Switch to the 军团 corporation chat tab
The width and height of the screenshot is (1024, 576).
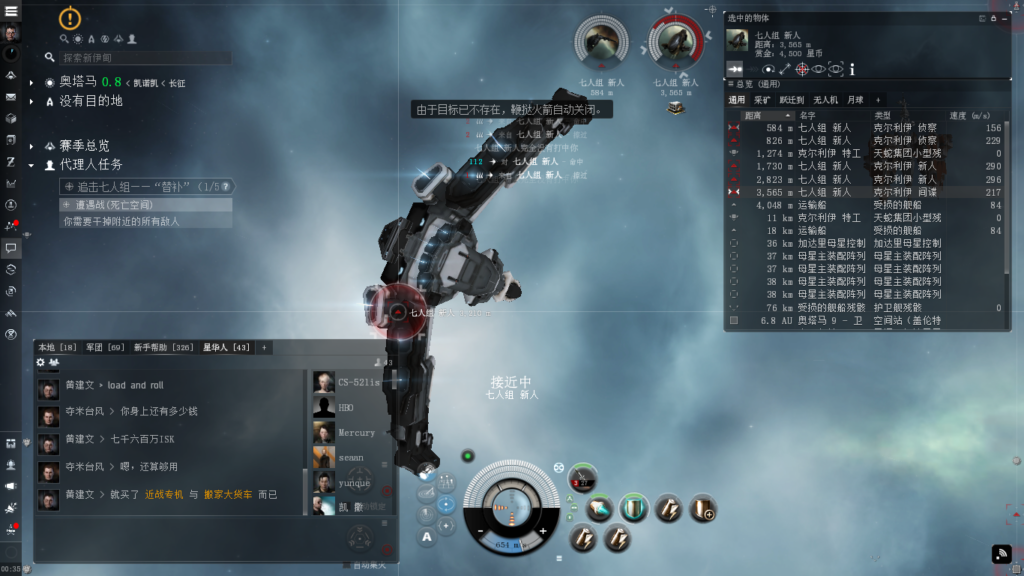coord(102,347)
